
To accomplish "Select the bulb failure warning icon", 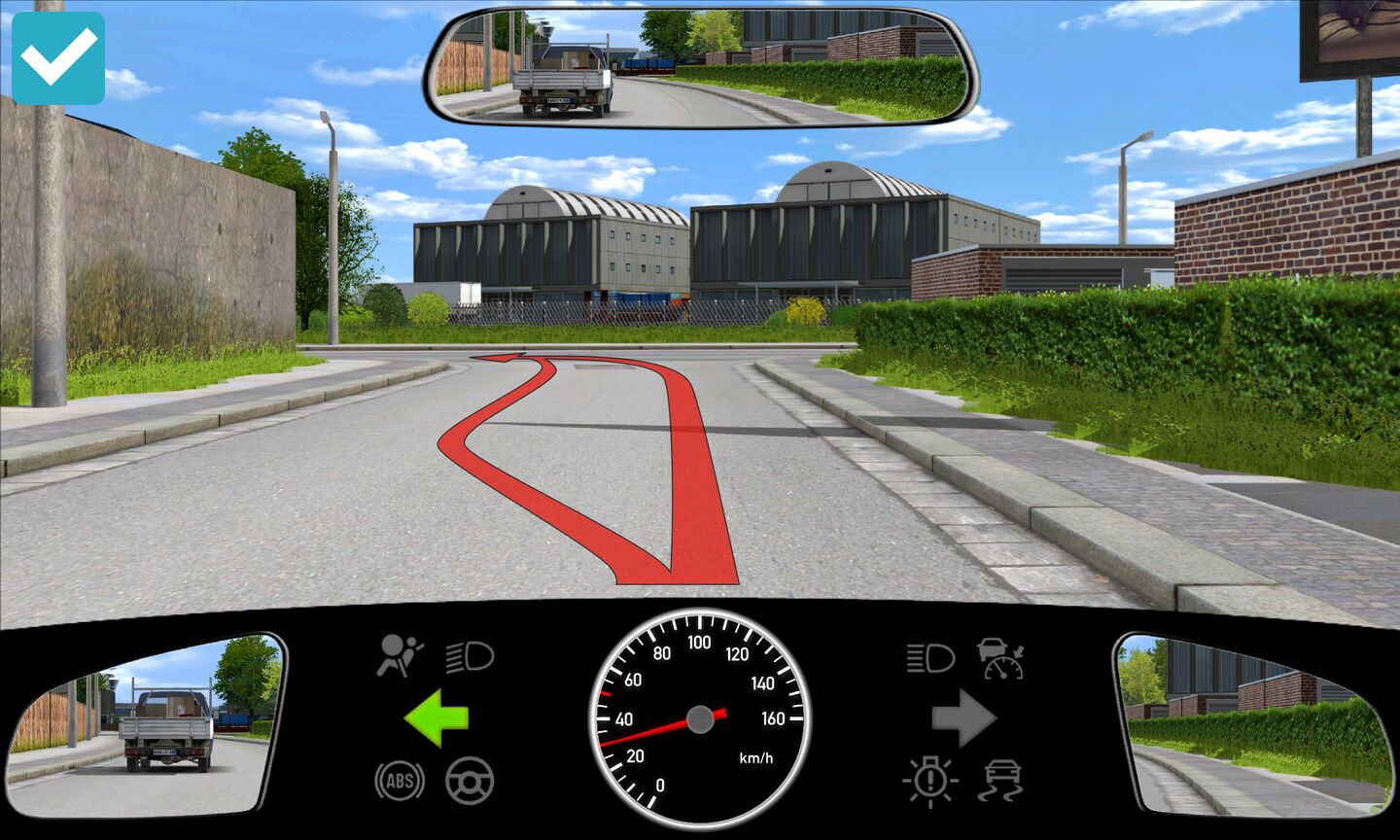I will point(930,780).
